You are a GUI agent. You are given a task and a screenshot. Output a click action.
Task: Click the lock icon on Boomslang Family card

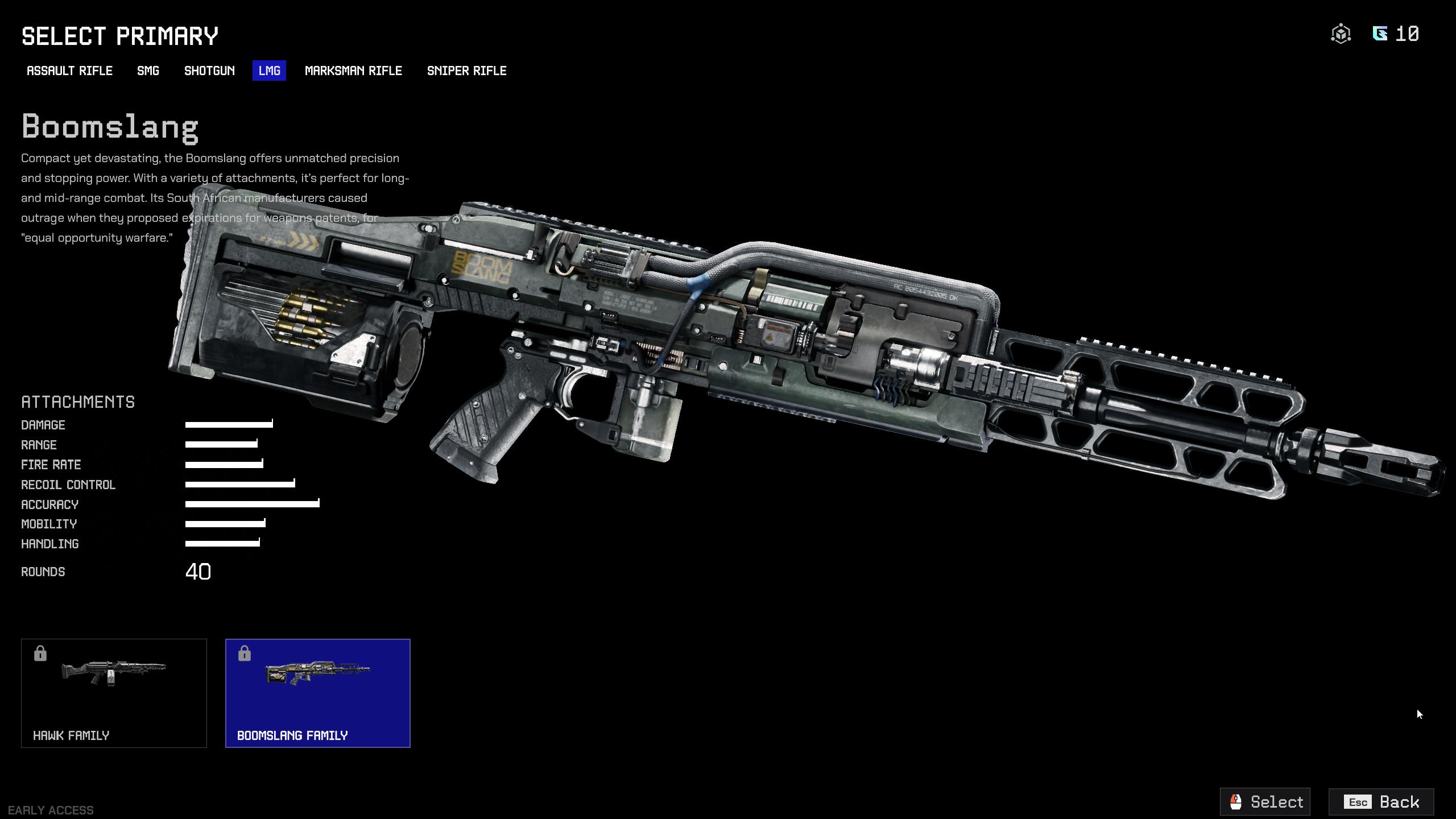click(245, 653)
